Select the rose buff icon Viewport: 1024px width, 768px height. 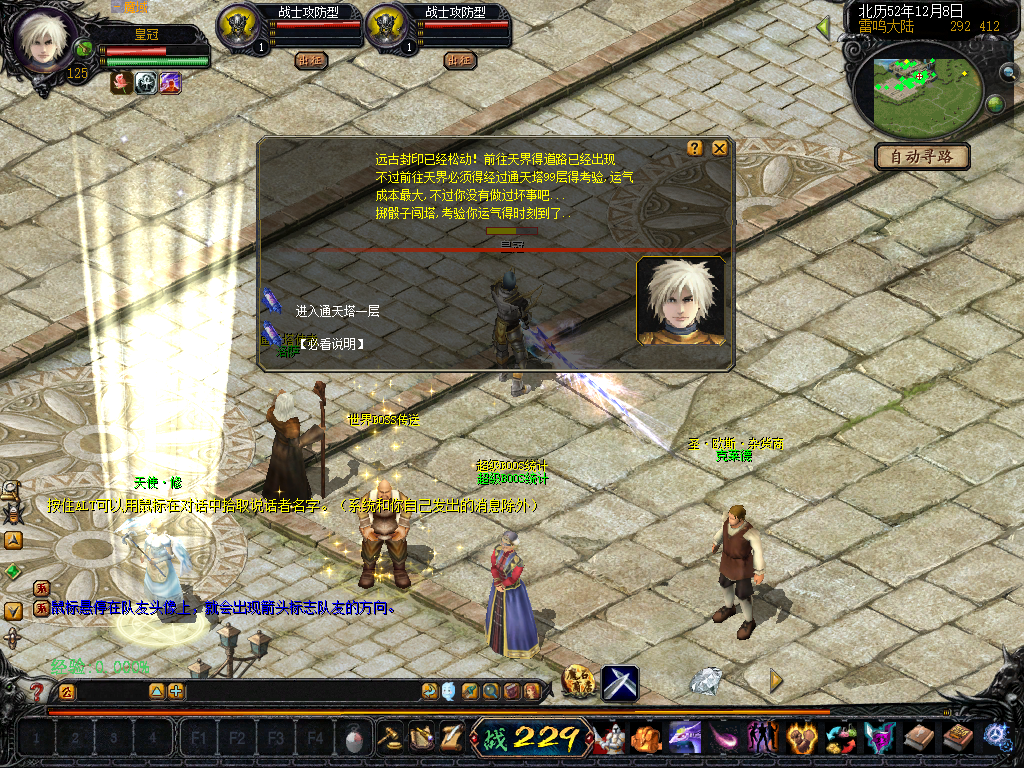121,83
